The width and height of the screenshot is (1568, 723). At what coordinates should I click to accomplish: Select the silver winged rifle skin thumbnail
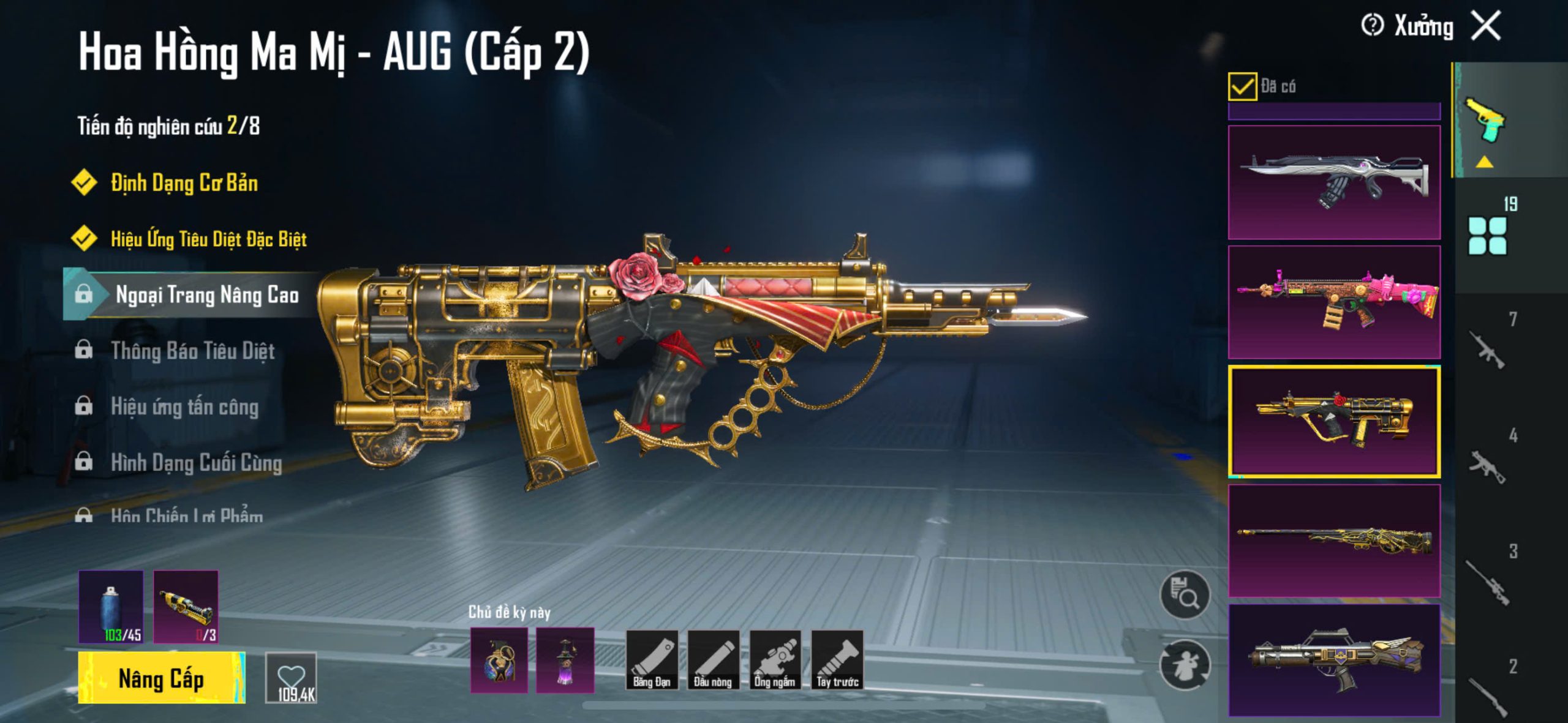point(1334,182)
